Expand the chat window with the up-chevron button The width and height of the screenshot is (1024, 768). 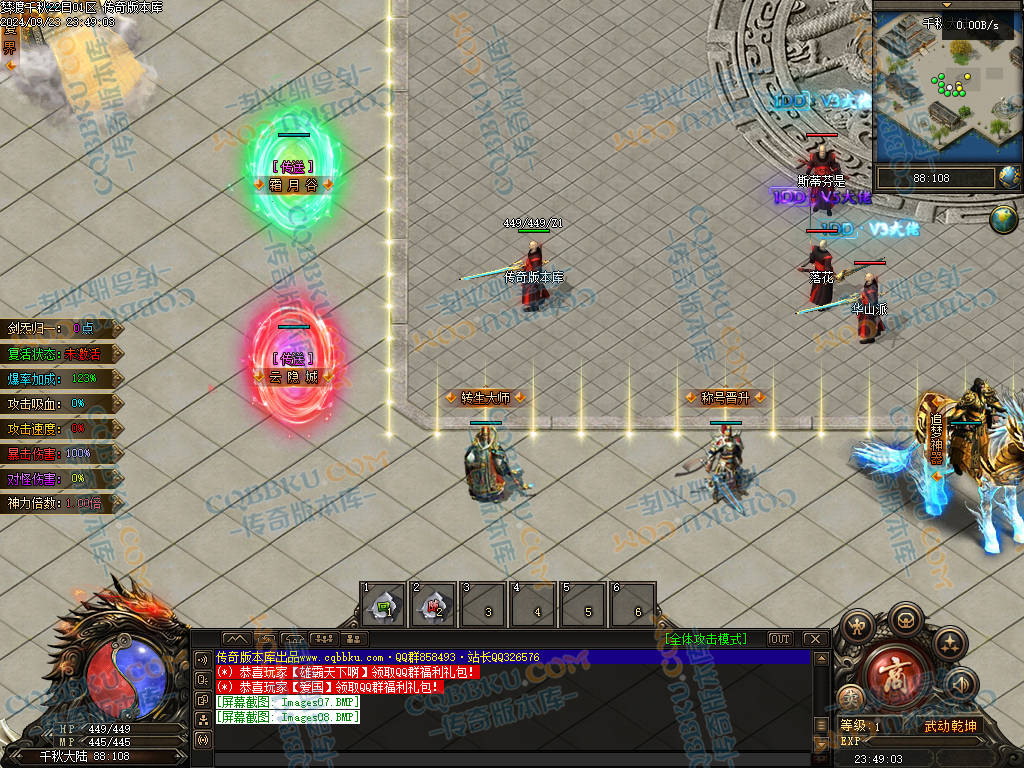(x=236, y=638)
